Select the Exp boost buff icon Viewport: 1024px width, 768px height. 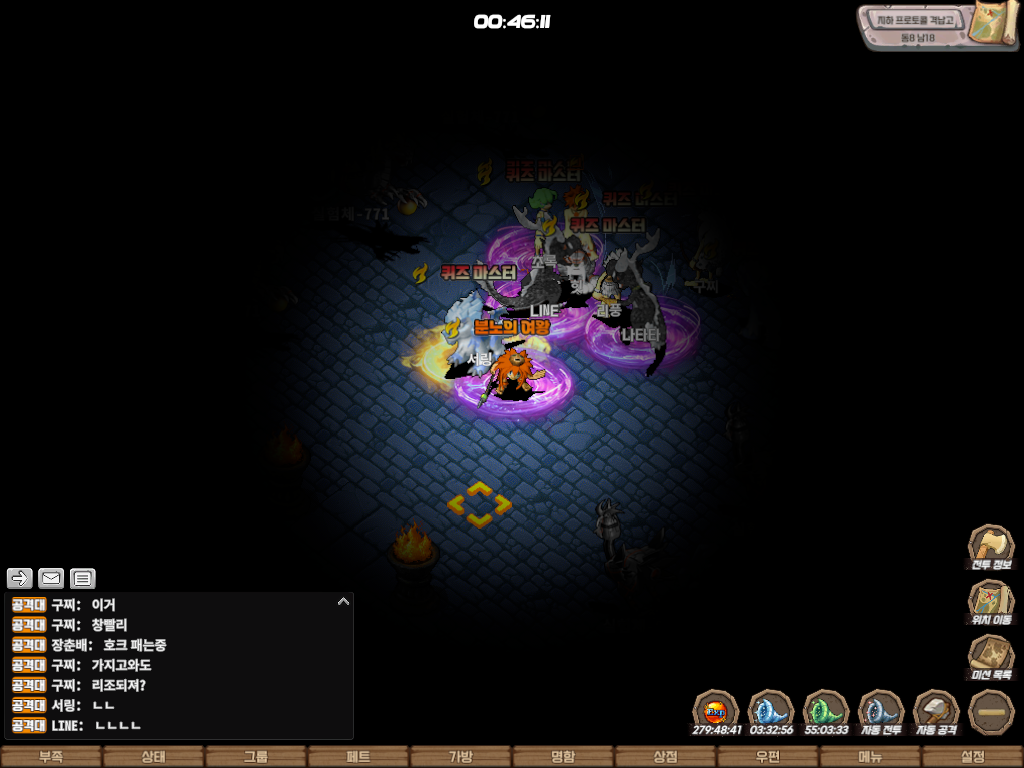tap(716, 711)
